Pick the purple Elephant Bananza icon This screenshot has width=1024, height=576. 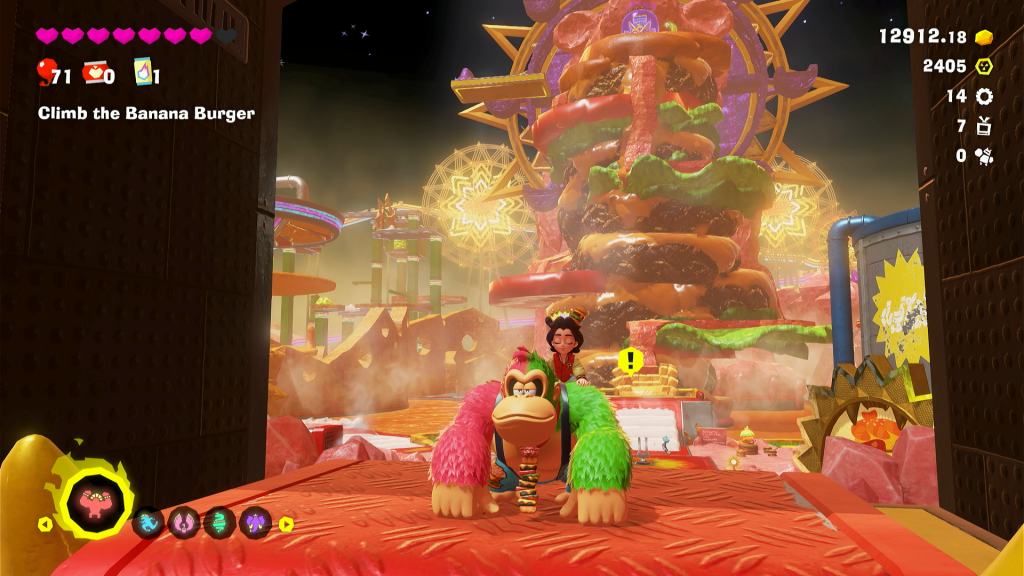coord(255,522)
